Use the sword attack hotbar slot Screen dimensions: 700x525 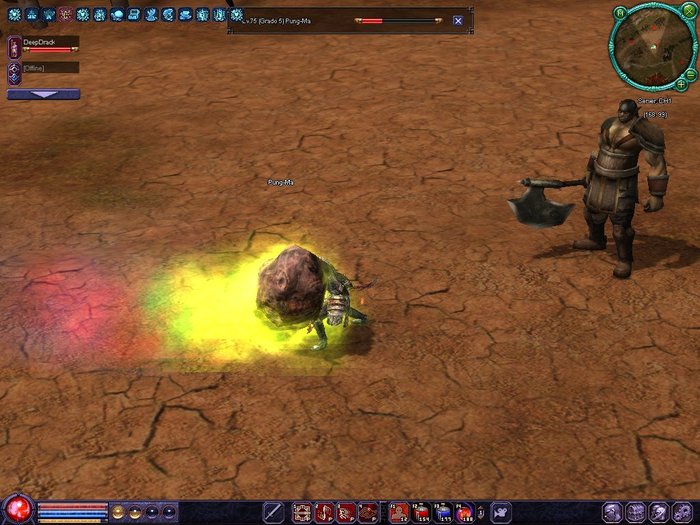tap(272, 513)
